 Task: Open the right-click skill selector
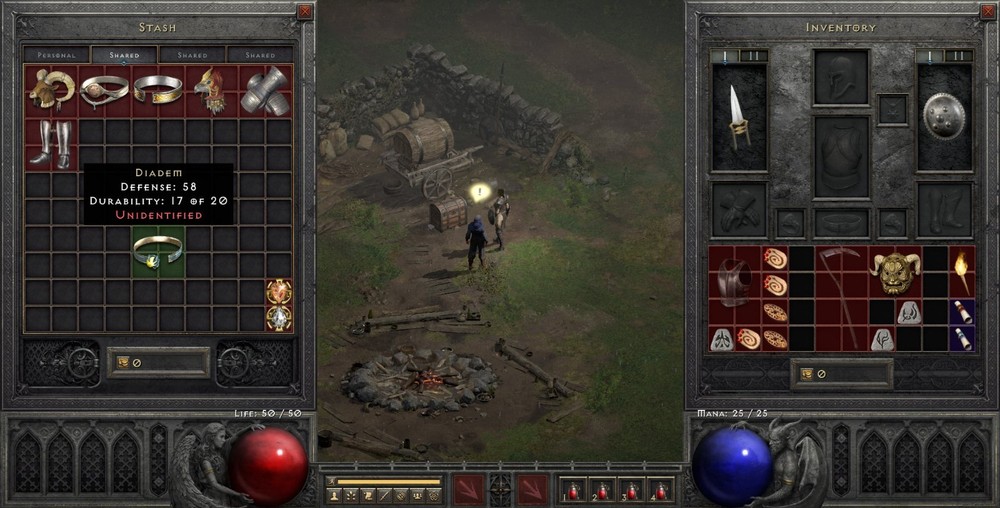(532, 489)
